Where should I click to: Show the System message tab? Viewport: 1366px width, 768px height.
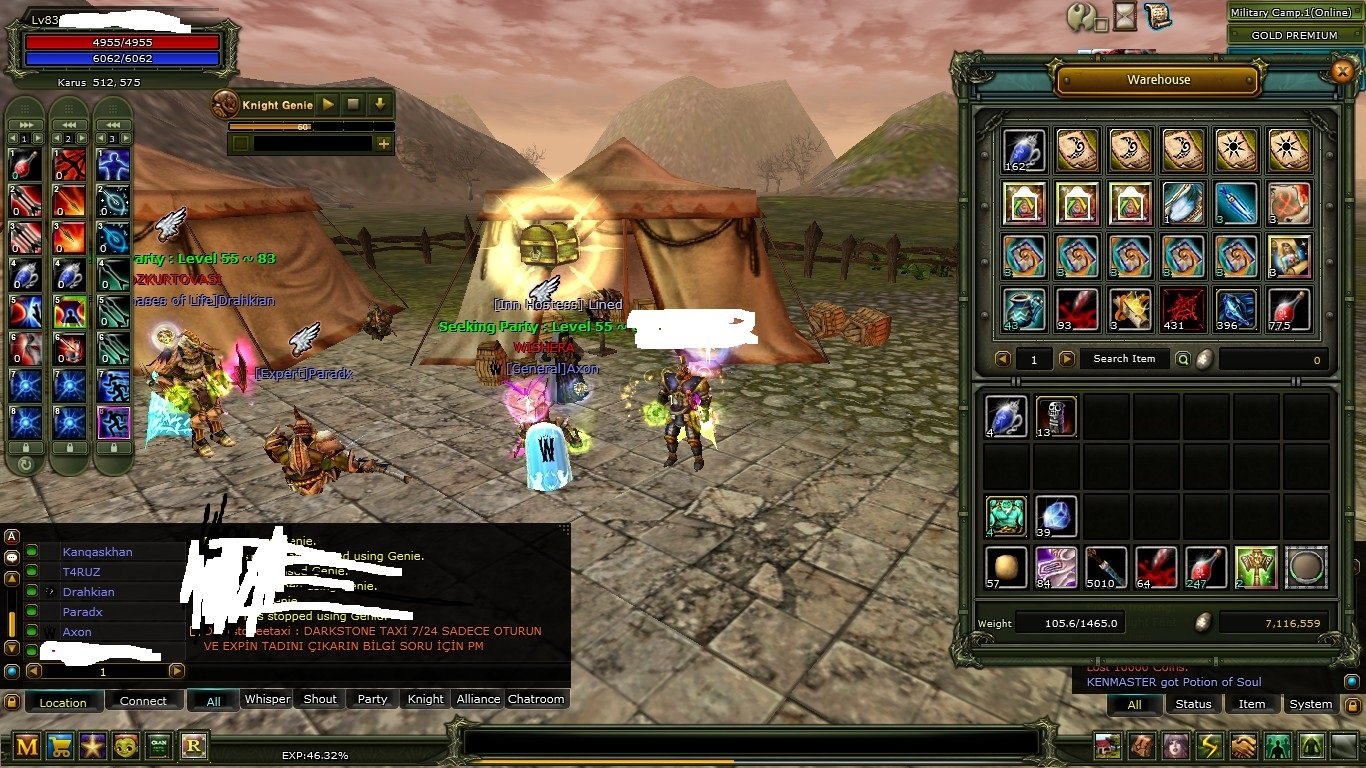point(1310,704)
